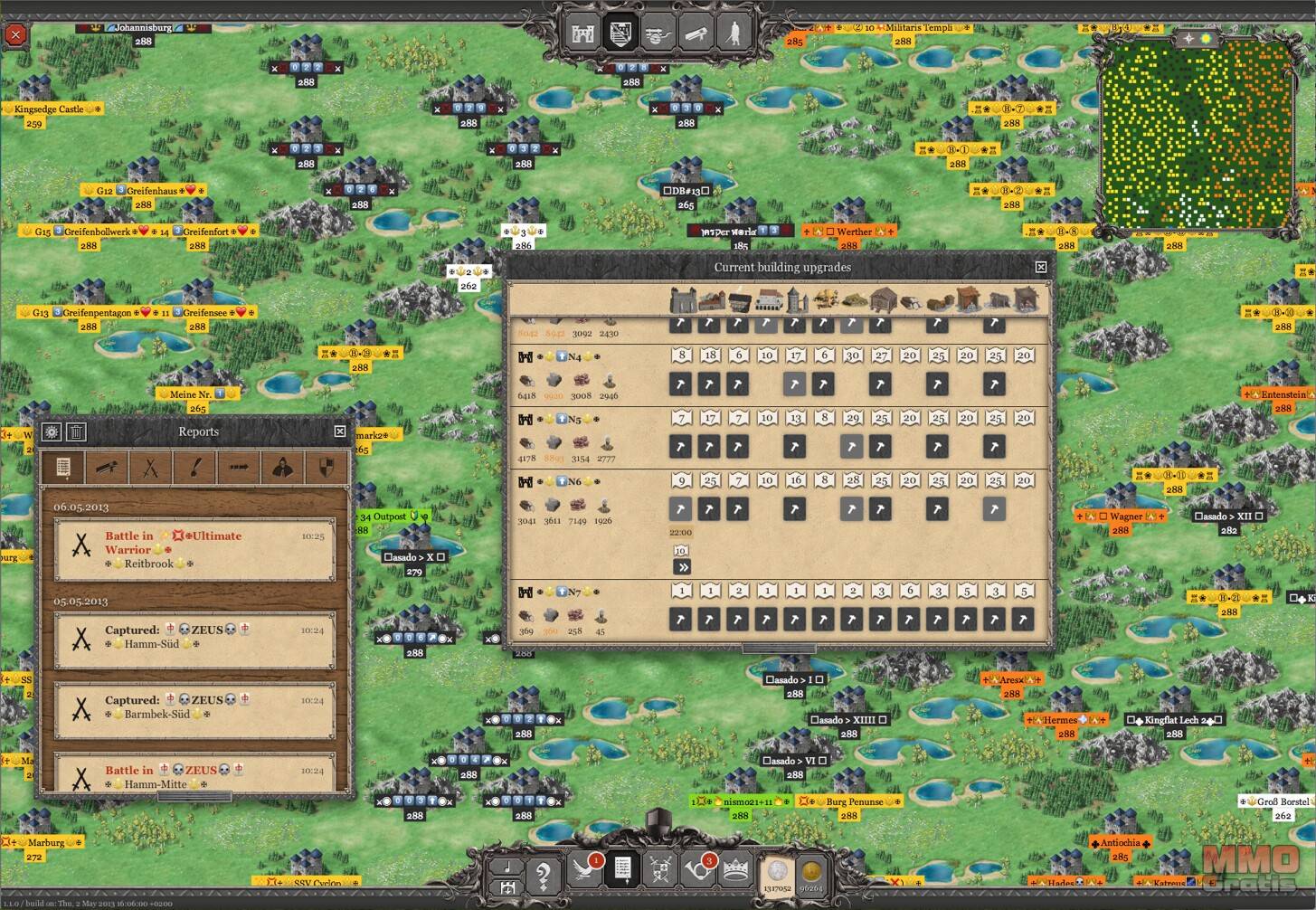Open the bird messages icon with notification
Image resolution: width=1316 pixels, height=910 pixels.
click(585, 870)
